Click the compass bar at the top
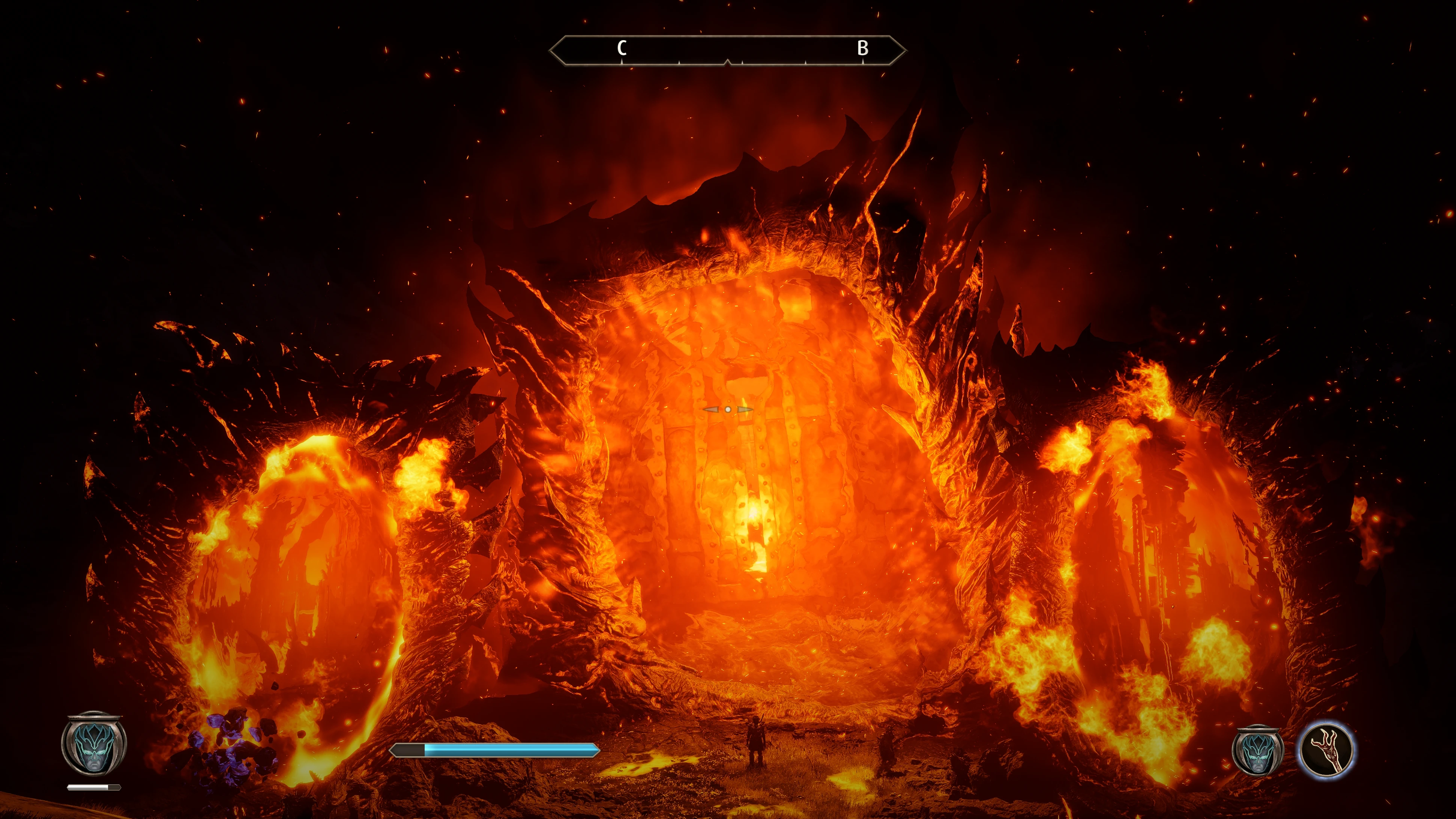Image resolution: width=1456 pixels, height=819 pixels. click(727, 51)
